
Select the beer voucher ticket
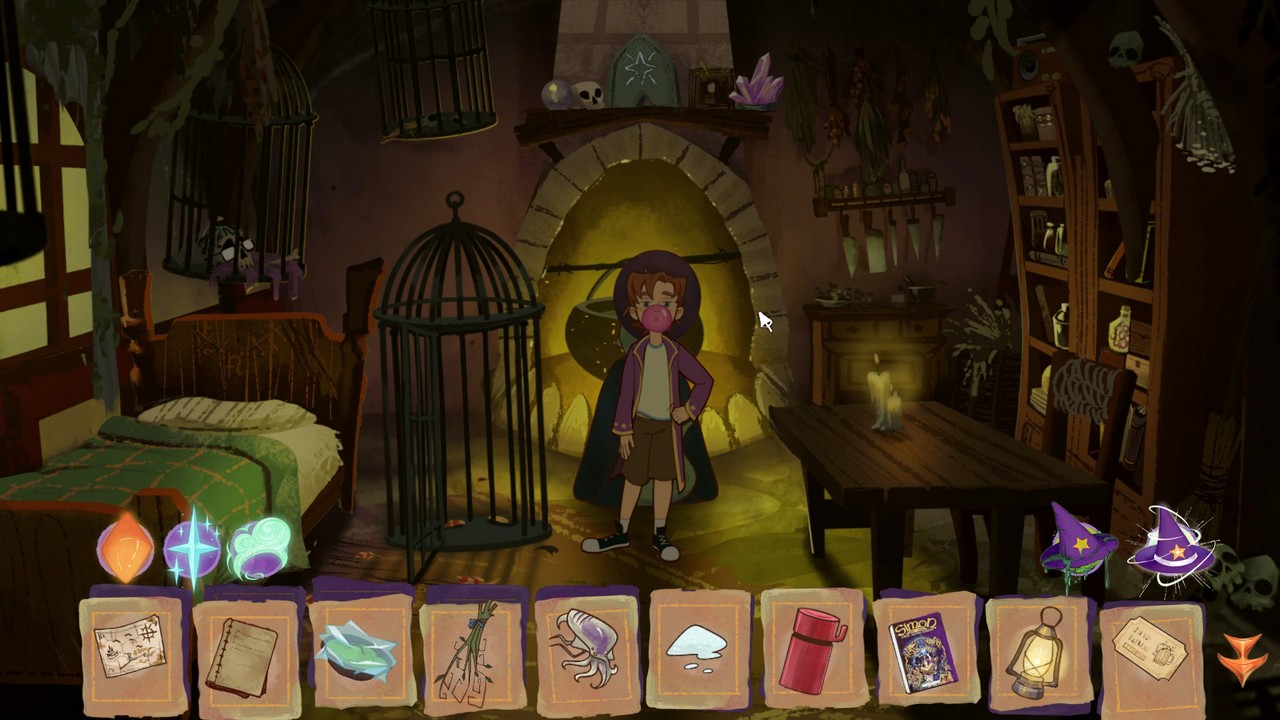tap(1150, 650)
